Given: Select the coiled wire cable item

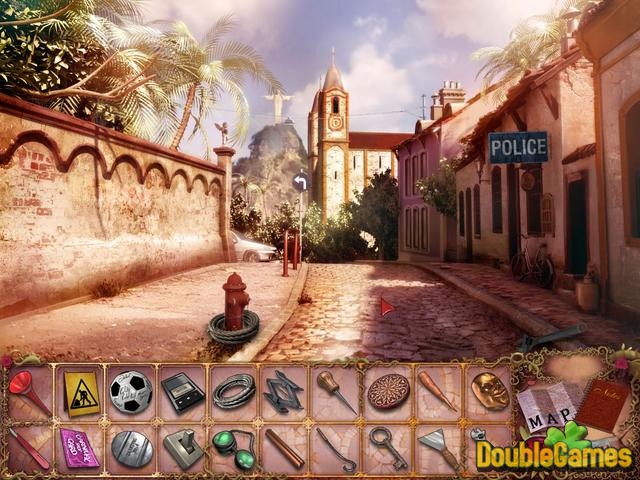Looking at the screenshot, I should (234, 391).
